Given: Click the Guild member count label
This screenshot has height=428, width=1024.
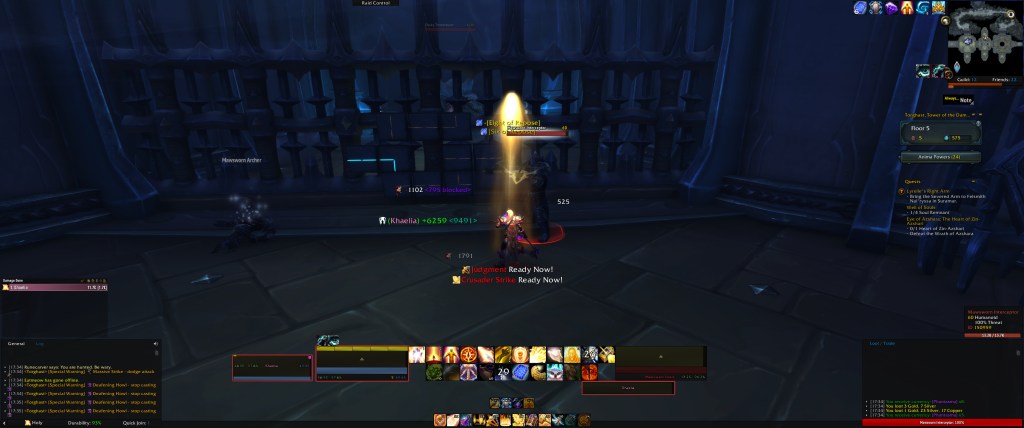Looking at the screenshot, I should click(x=965, y=78).
